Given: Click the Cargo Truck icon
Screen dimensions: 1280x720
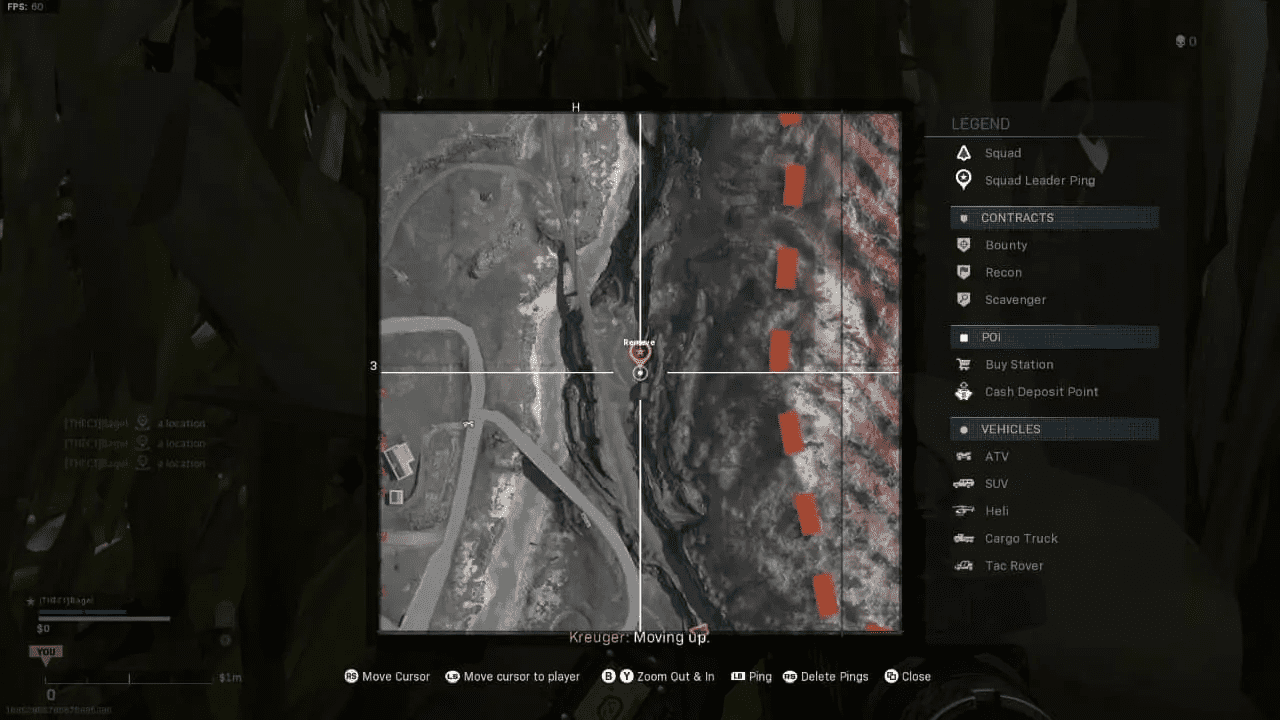Looking at the screenshot, I should coord(963,538).
